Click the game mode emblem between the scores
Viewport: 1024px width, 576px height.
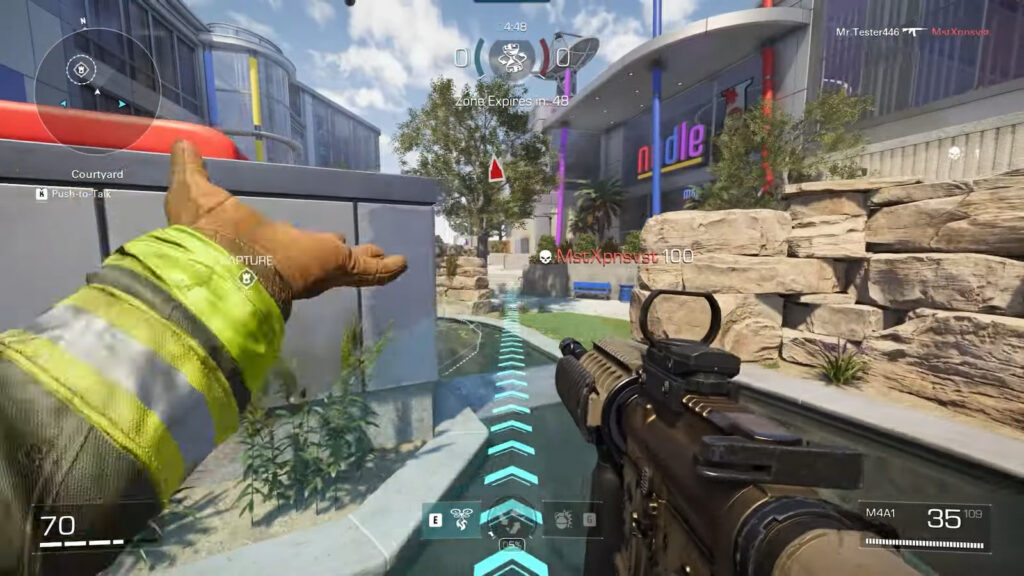tap(511, 56)
